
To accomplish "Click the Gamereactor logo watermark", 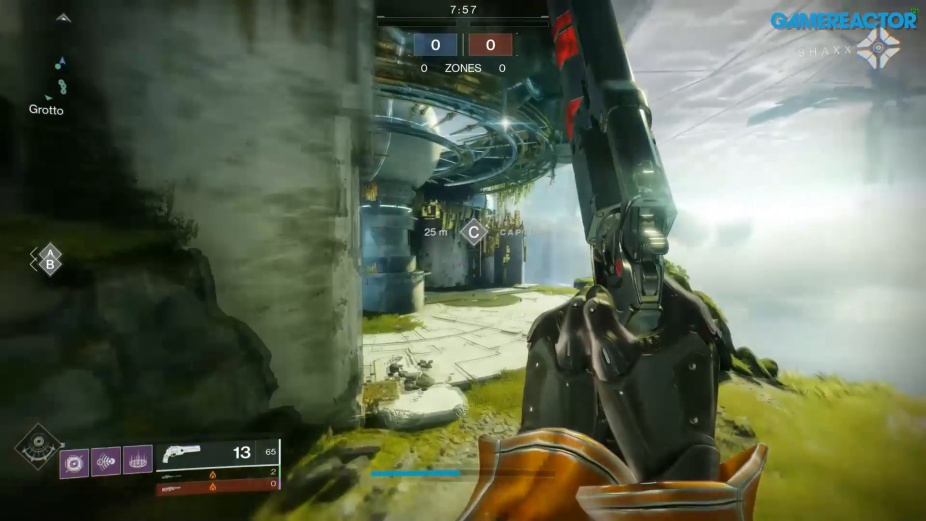I will pos(844,20).
